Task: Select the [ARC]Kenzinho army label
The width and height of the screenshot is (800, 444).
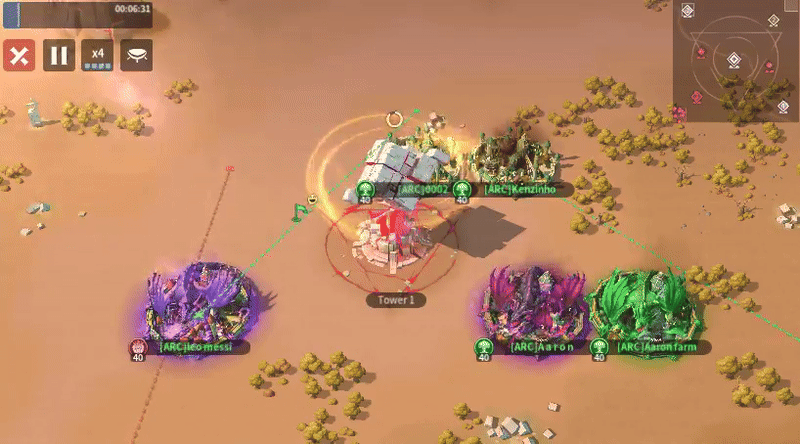Action: point(518,188)
